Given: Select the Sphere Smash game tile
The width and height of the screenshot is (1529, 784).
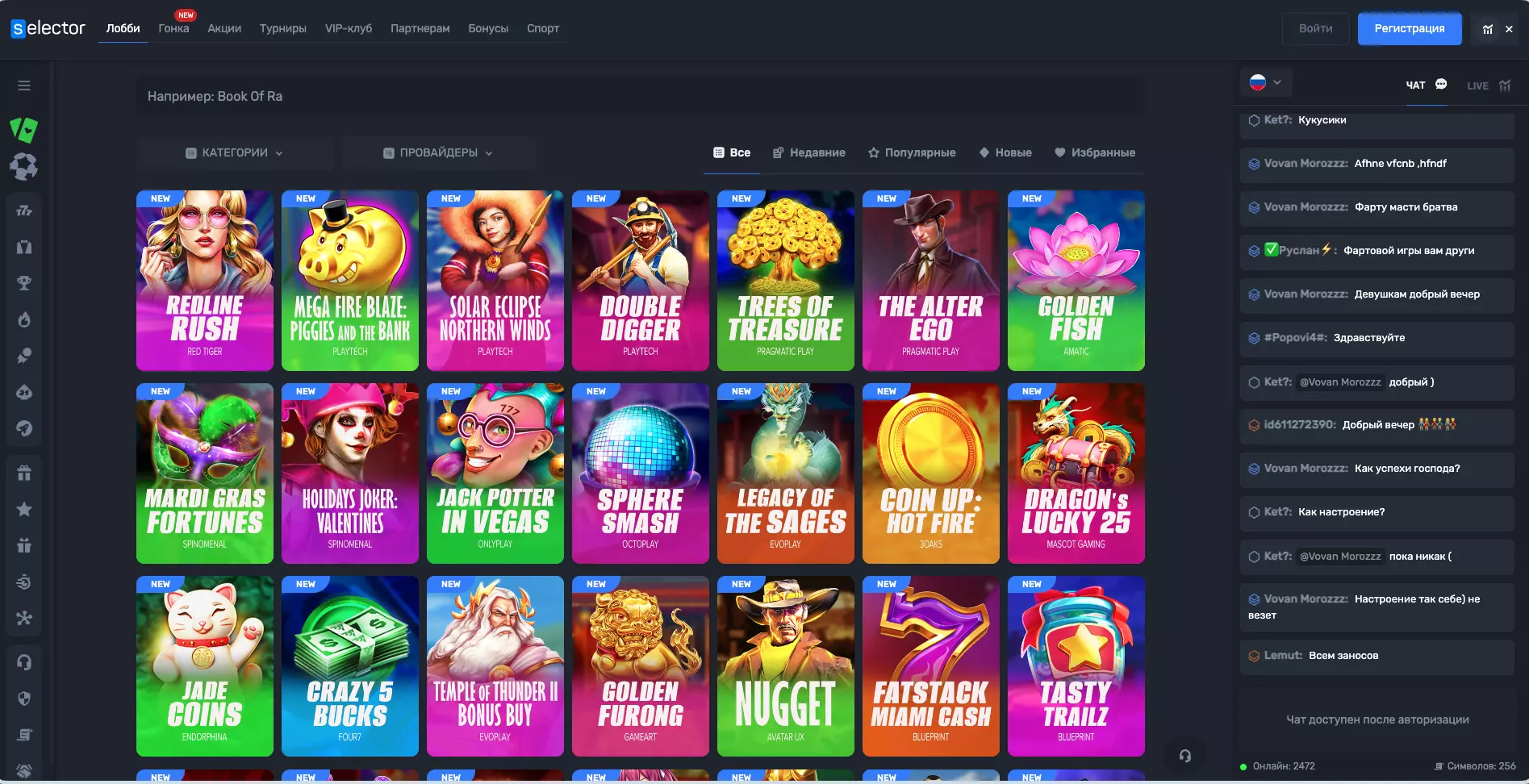Looking at the screenshot, I should [641, 473].
